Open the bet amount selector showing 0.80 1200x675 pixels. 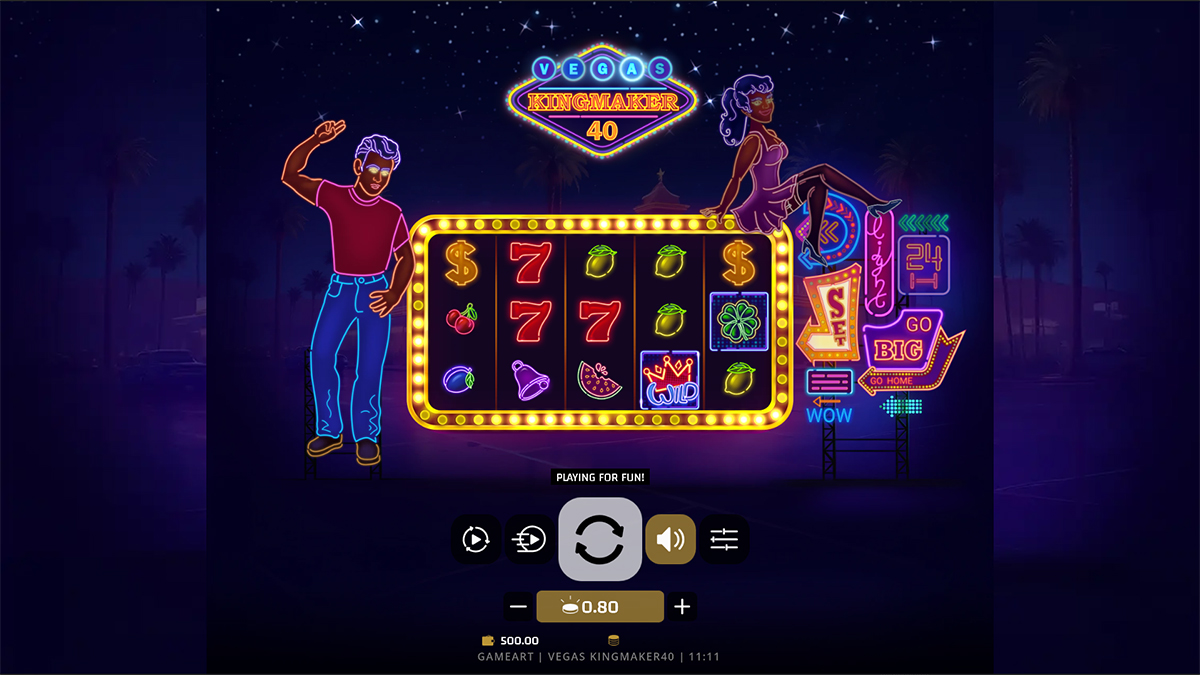click(600, 606)
